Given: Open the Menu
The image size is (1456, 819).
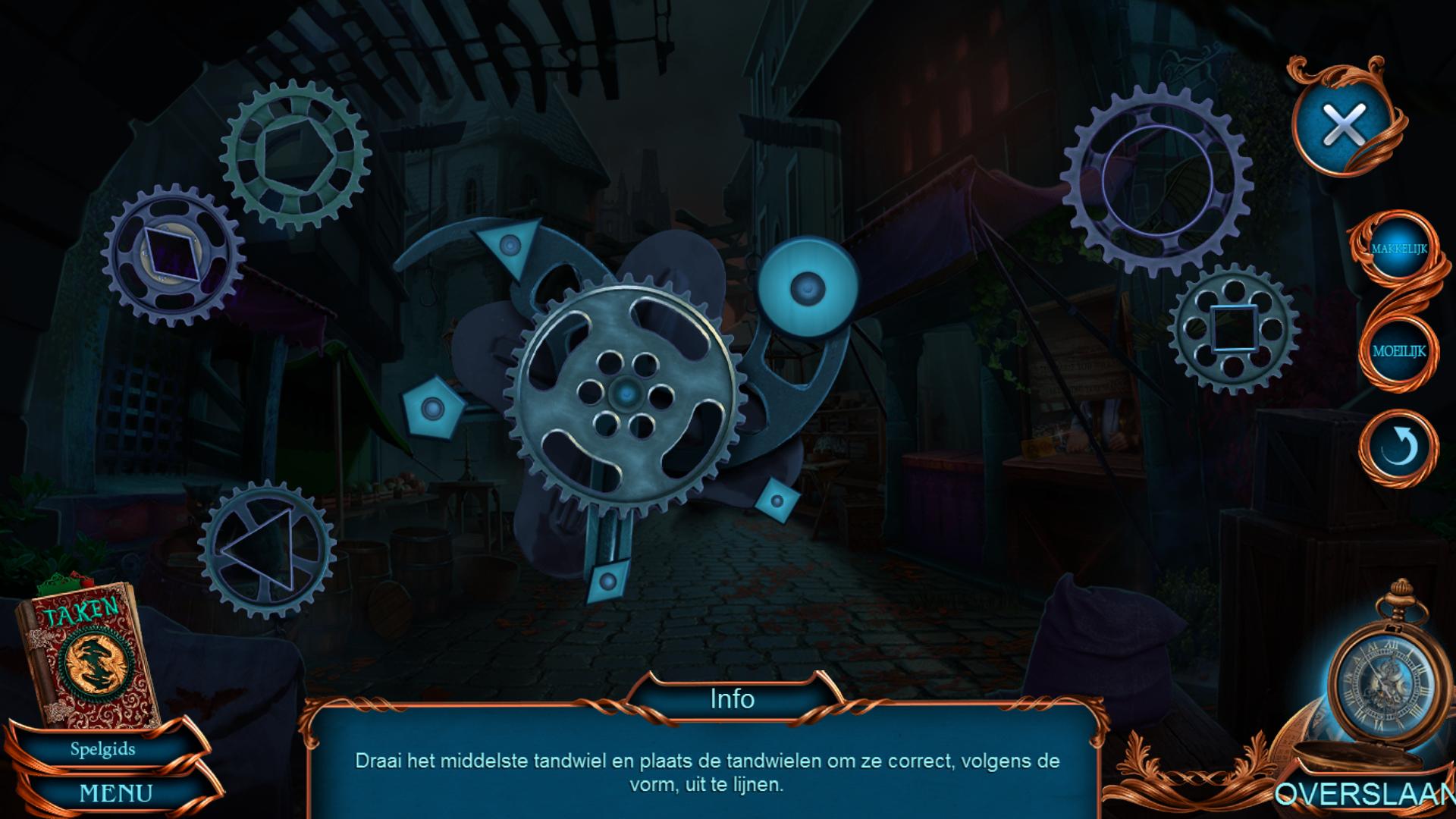Looking at the screenshot, I should point(115,793).
